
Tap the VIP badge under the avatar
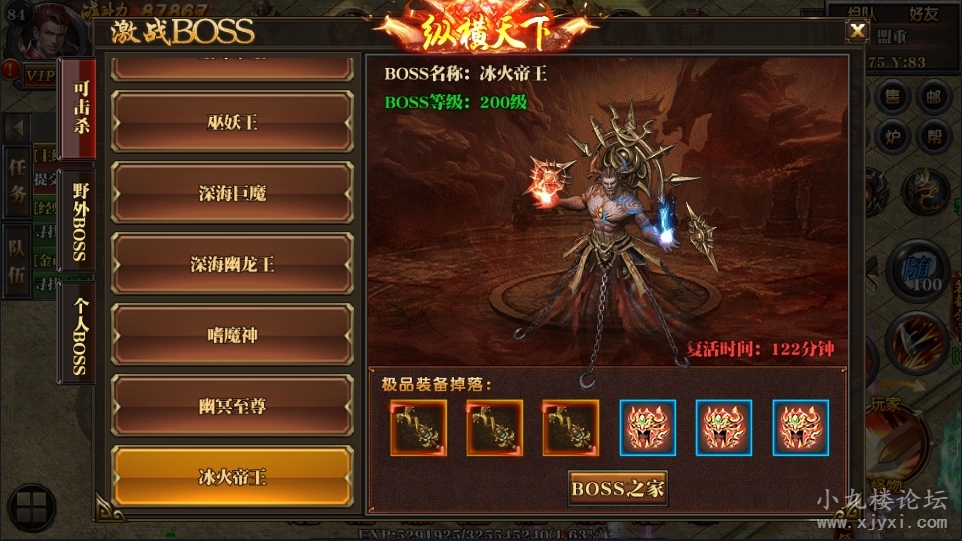coord(40,75)
